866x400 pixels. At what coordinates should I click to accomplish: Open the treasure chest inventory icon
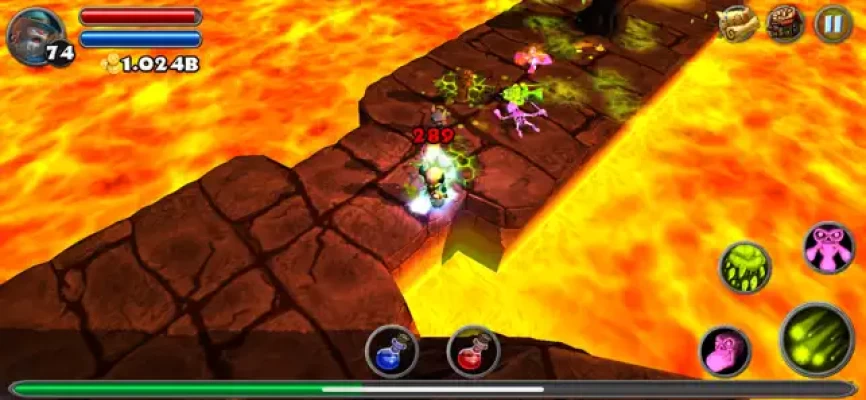pyautogui.click(x=785, y=24)
